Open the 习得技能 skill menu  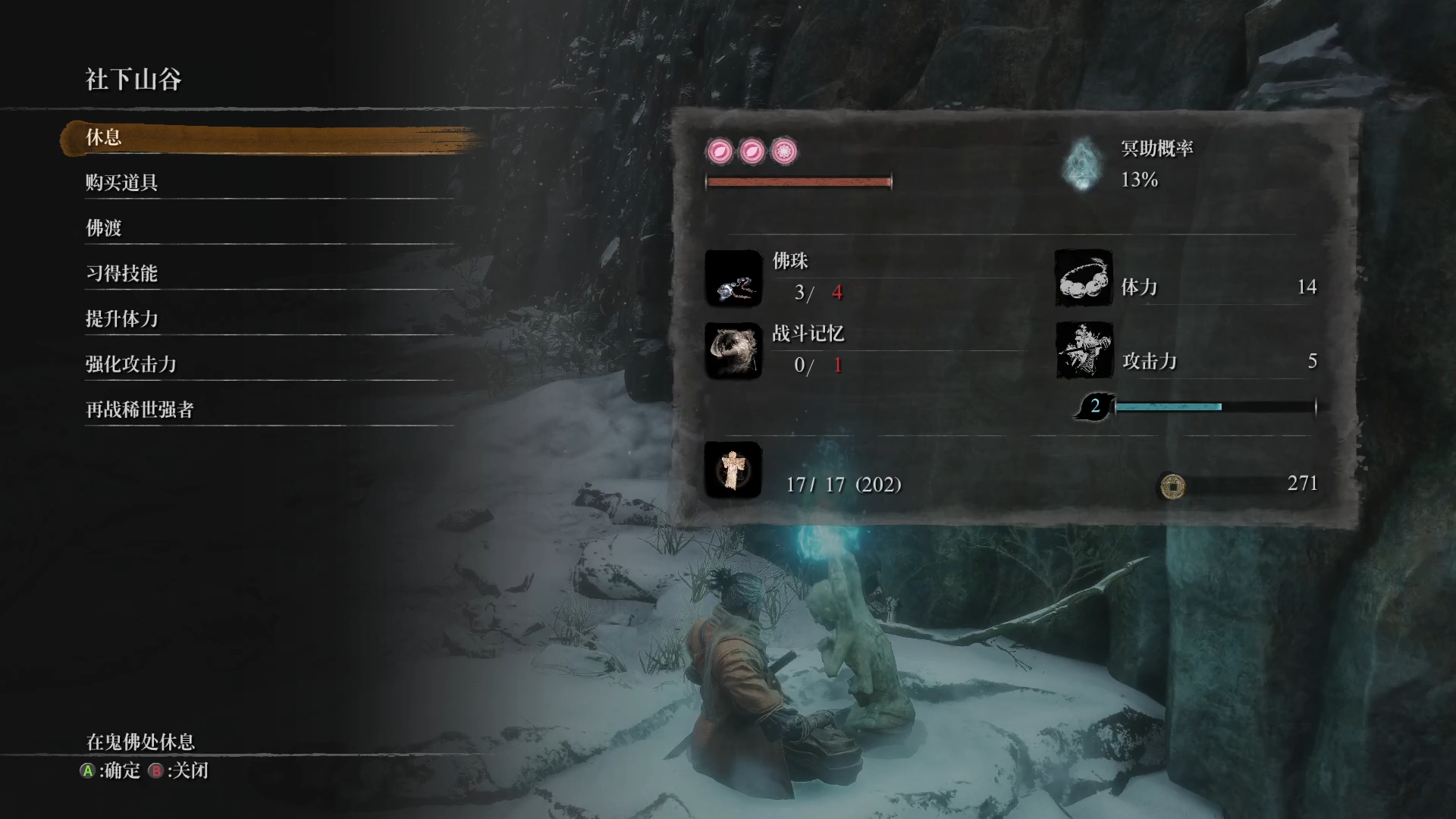(x=121, y=274)
